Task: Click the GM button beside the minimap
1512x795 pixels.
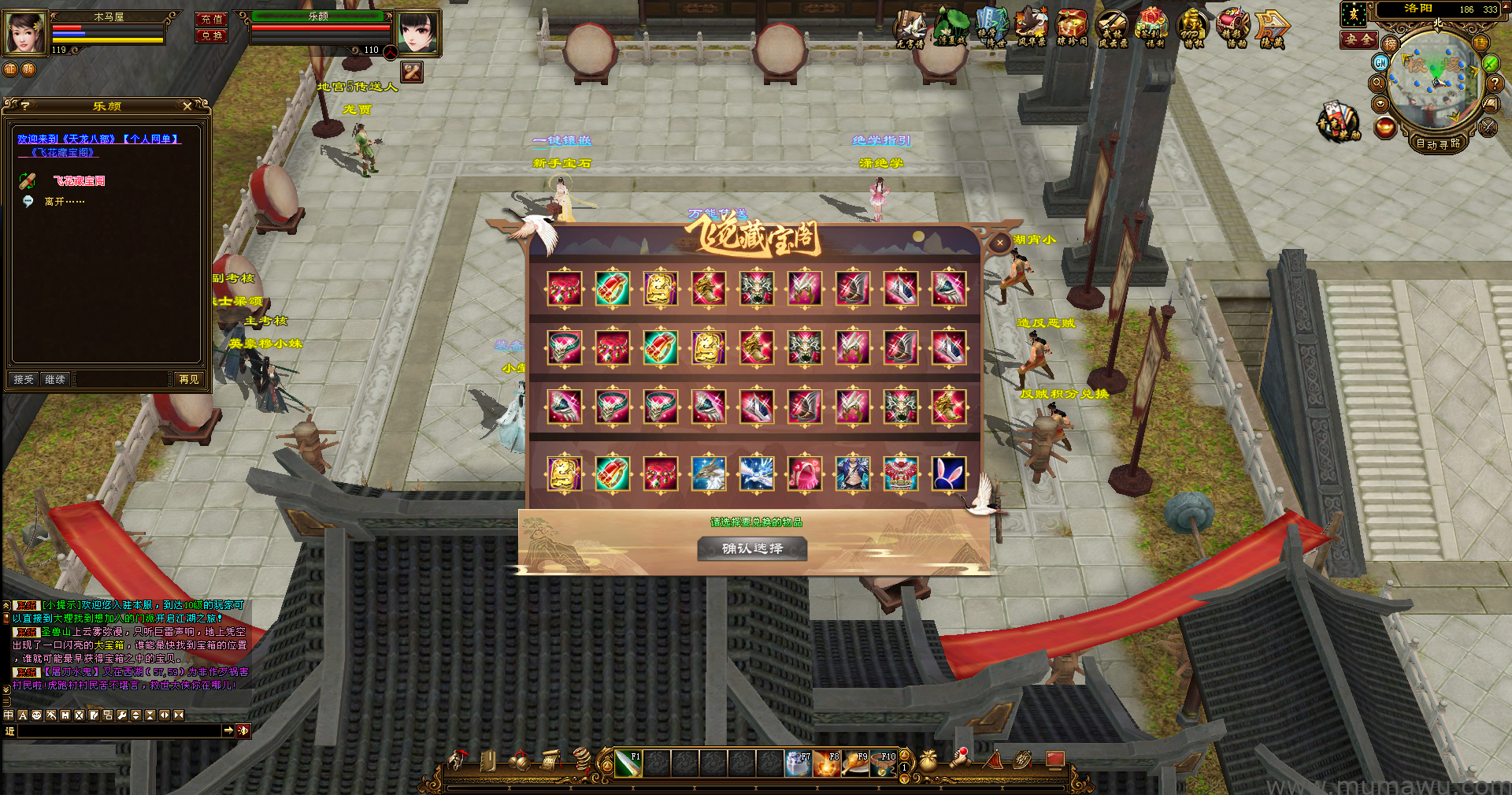Action: (1380, 62)
